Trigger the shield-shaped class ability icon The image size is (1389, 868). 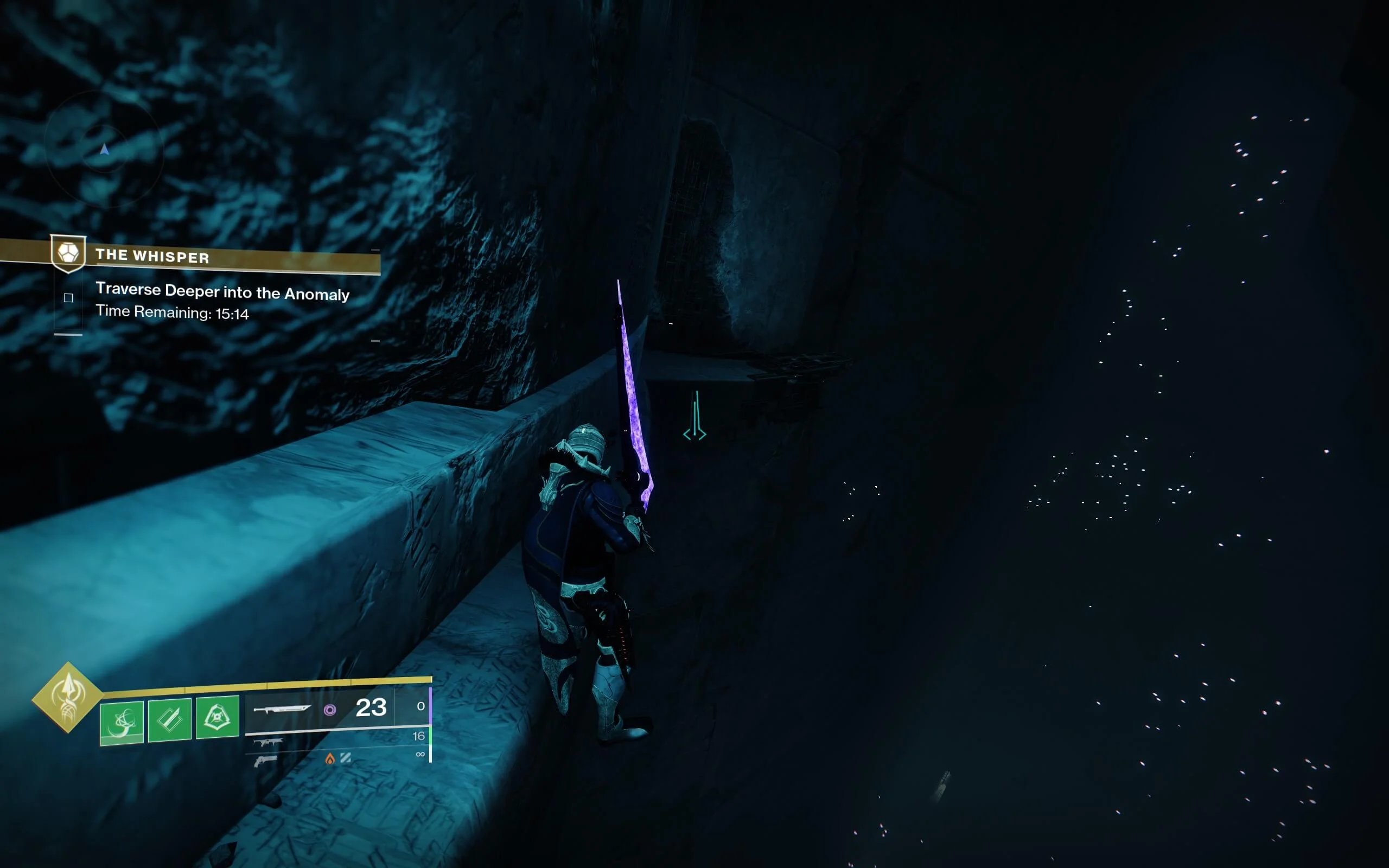tap(217, 717)
